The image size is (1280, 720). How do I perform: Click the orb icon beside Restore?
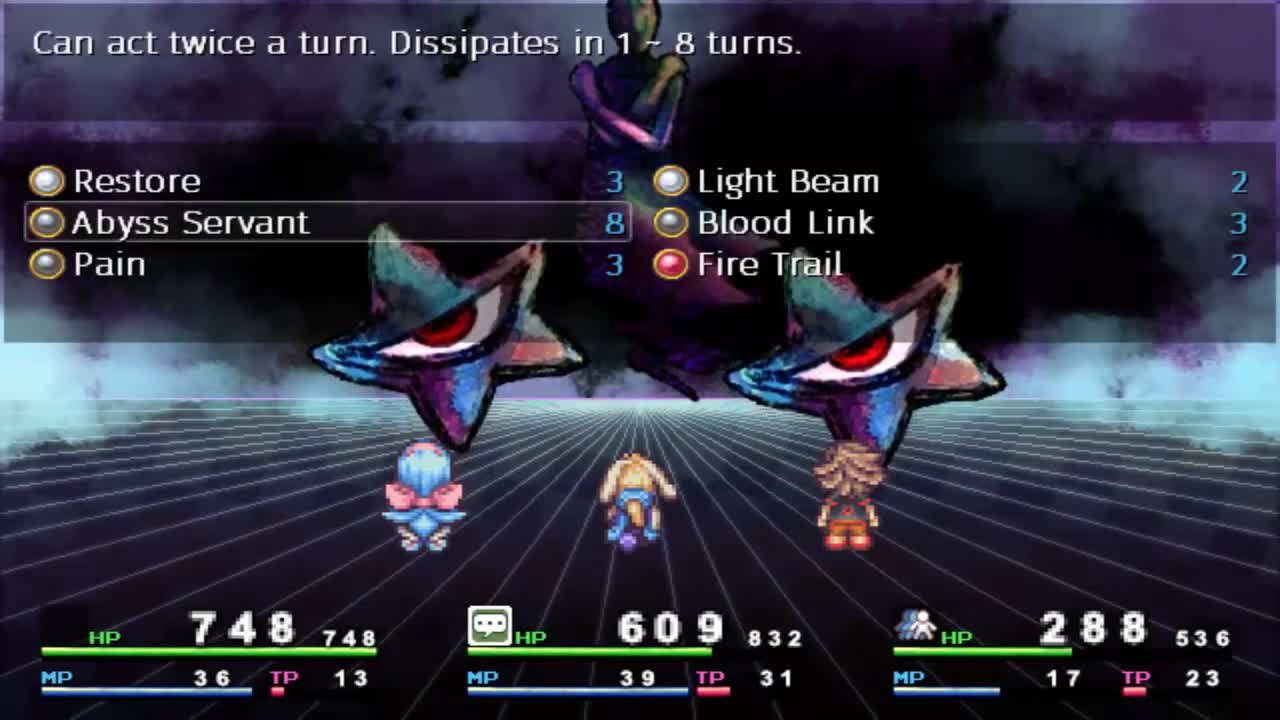click(45, 181)
